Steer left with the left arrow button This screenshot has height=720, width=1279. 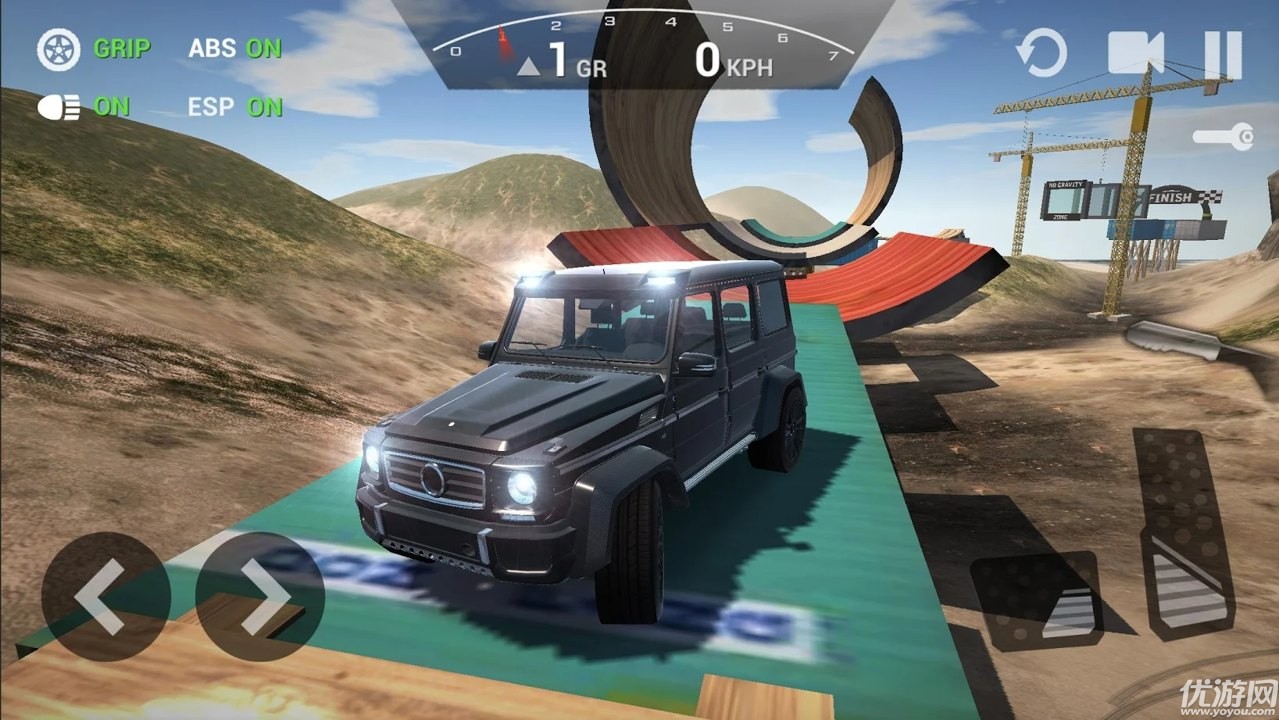coord(105,597)
